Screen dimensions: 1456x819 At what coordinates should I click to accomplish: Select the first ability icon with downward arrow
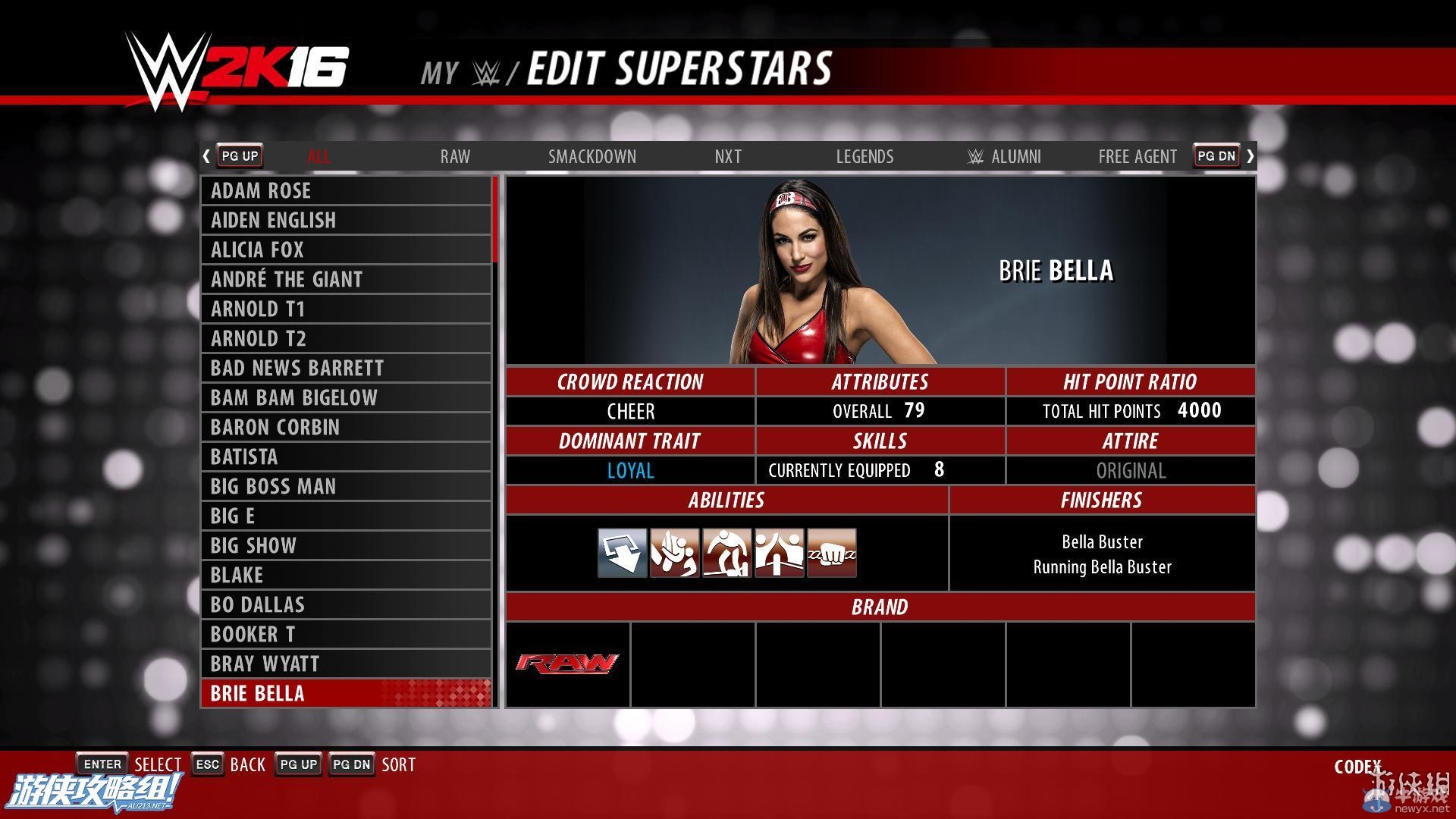(x=622, y=553)
